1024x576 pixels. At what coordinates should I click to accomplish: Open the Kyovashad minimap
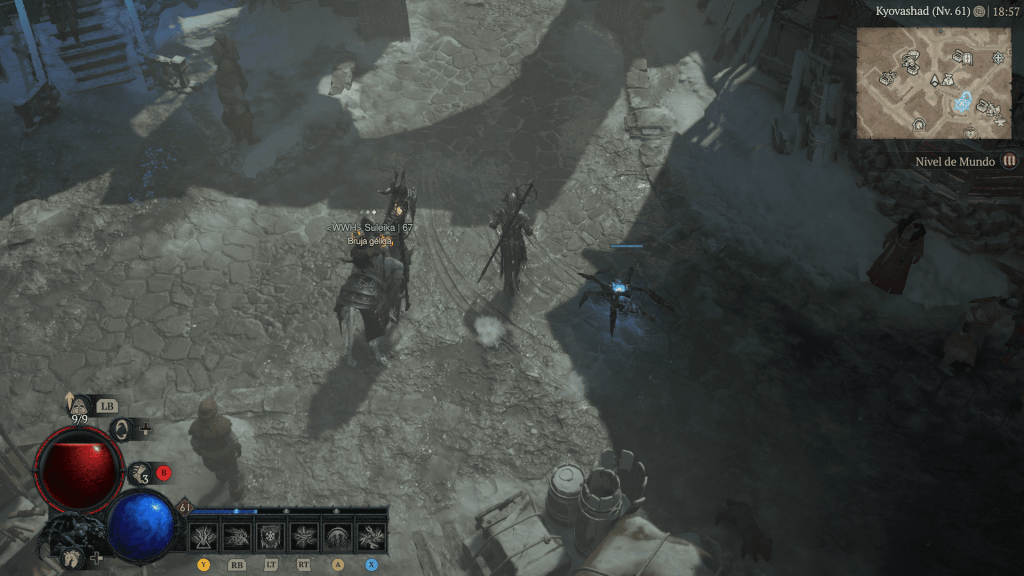935,82
